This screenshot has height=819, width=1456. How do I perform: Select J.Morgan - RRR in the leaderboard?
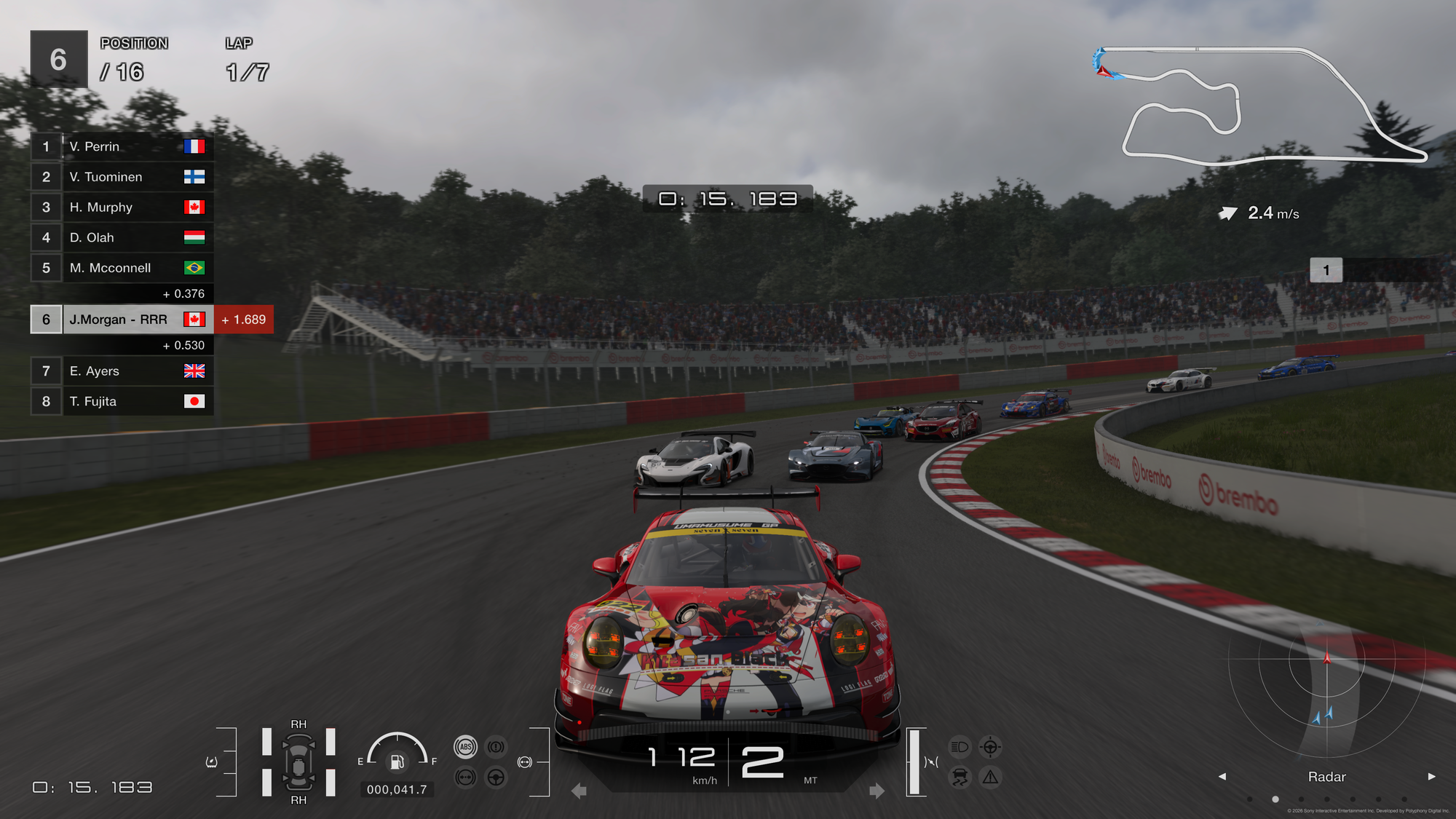click(x=118, y=320)
